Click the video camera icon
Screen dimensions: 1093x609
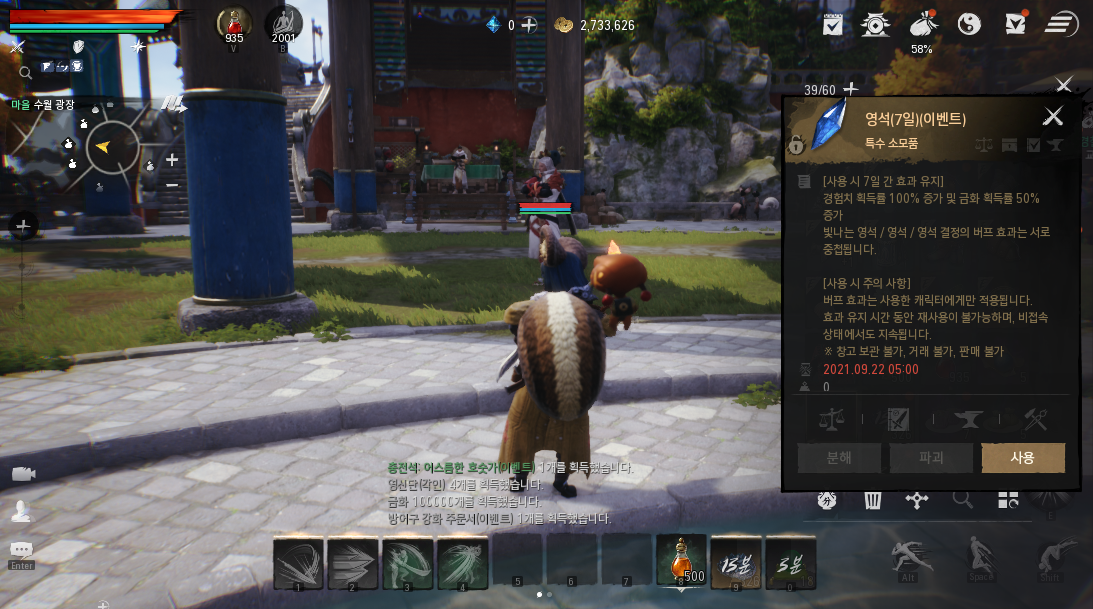(x=22, y=474)
